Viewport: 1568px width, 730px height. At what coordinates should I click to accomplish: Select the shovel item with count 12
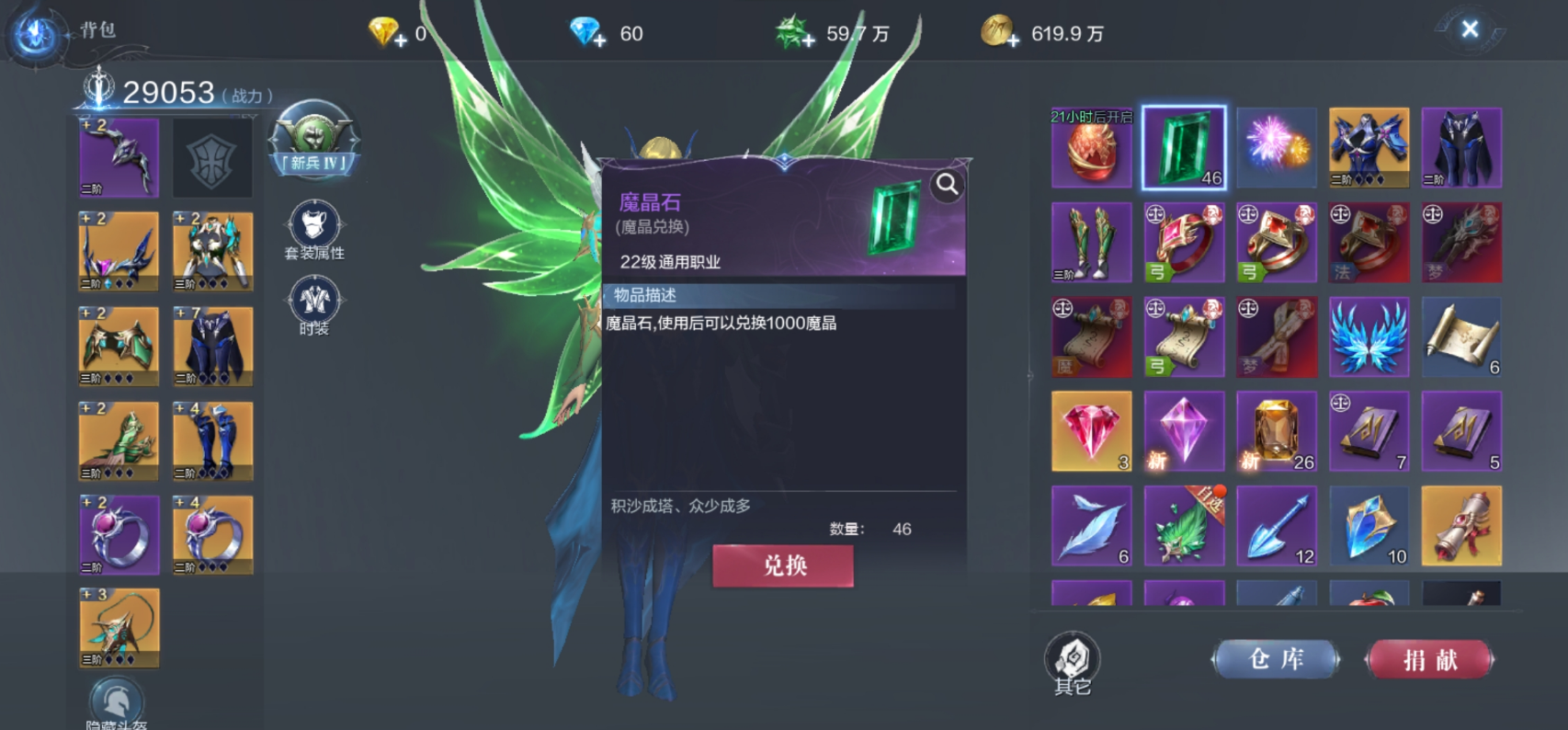pyautogui.click(x=1277, y=525)
